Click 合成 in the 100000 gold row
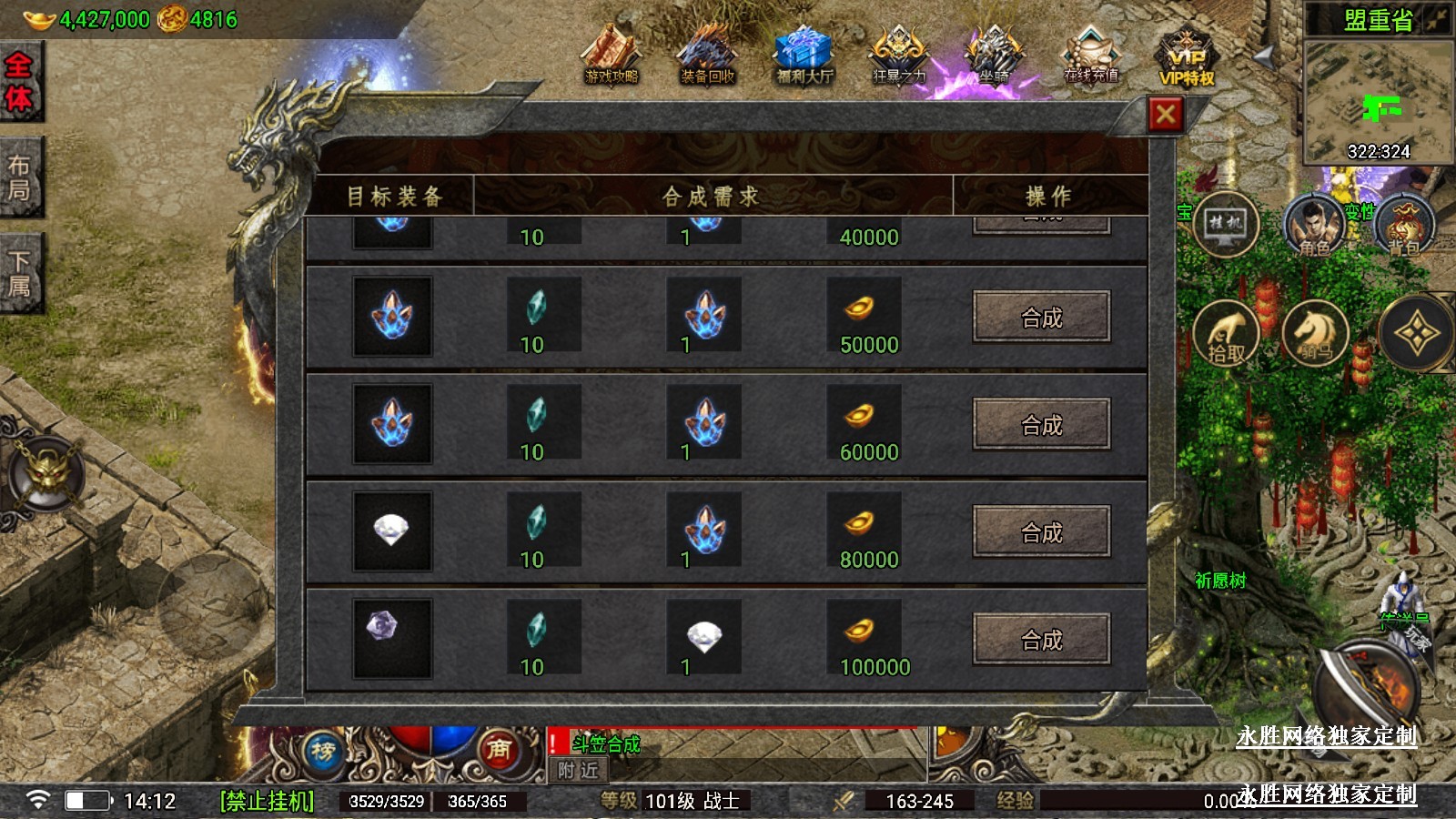Viewport: 1456px width, 819px height. (x=1041, y=639)
